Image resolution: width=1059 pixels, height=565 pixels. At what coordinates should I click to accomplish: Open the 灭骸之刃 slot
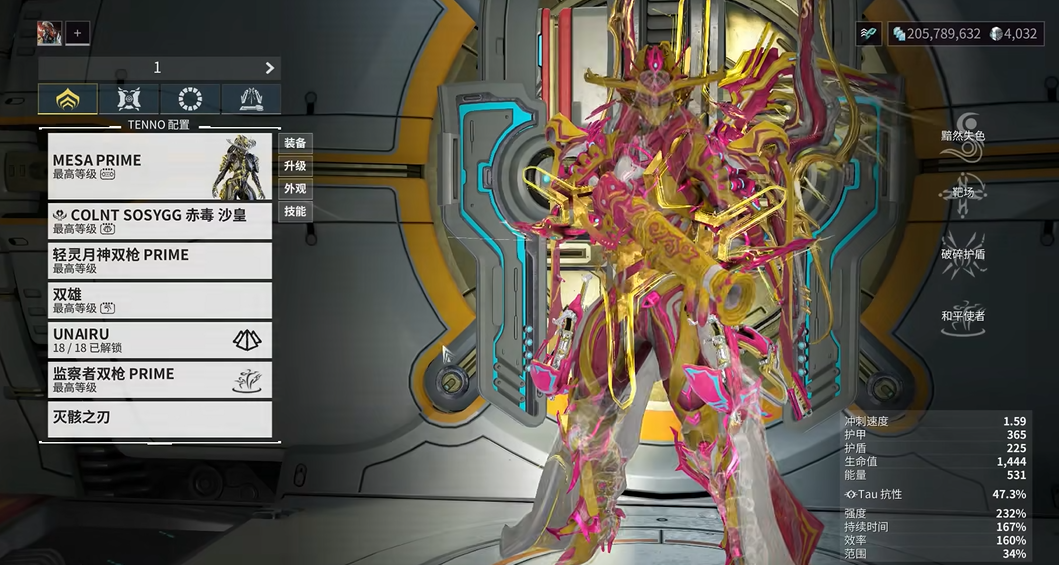click(x=160, y=418)
